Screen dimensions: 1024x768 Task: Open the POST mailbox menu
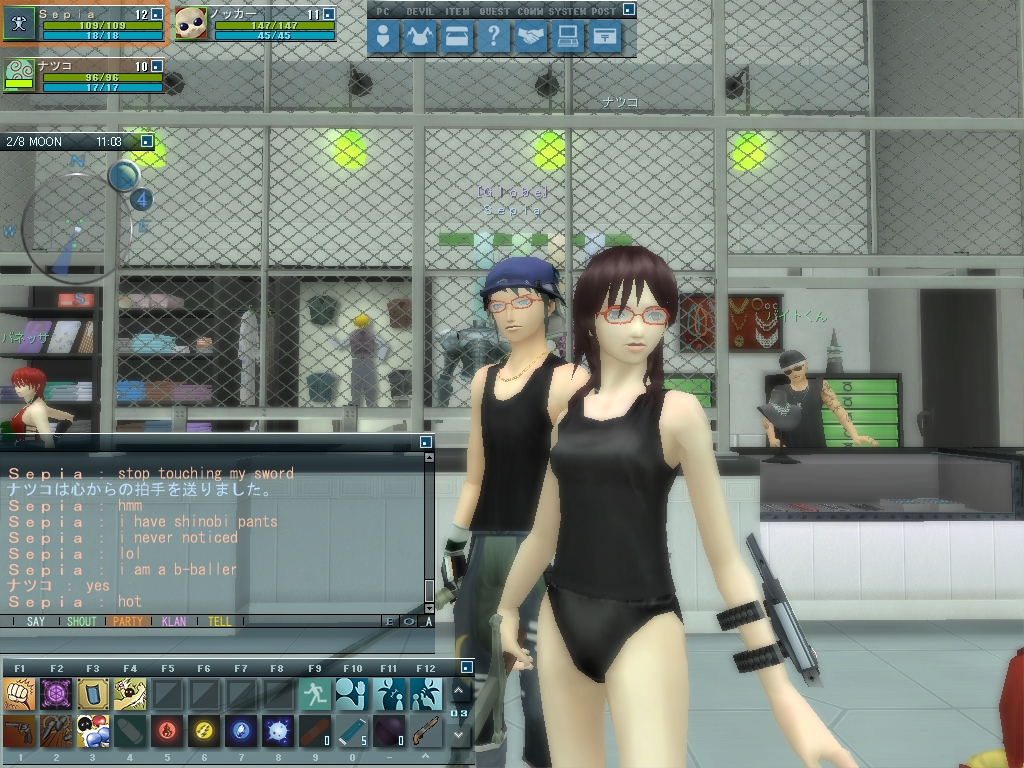604,38
